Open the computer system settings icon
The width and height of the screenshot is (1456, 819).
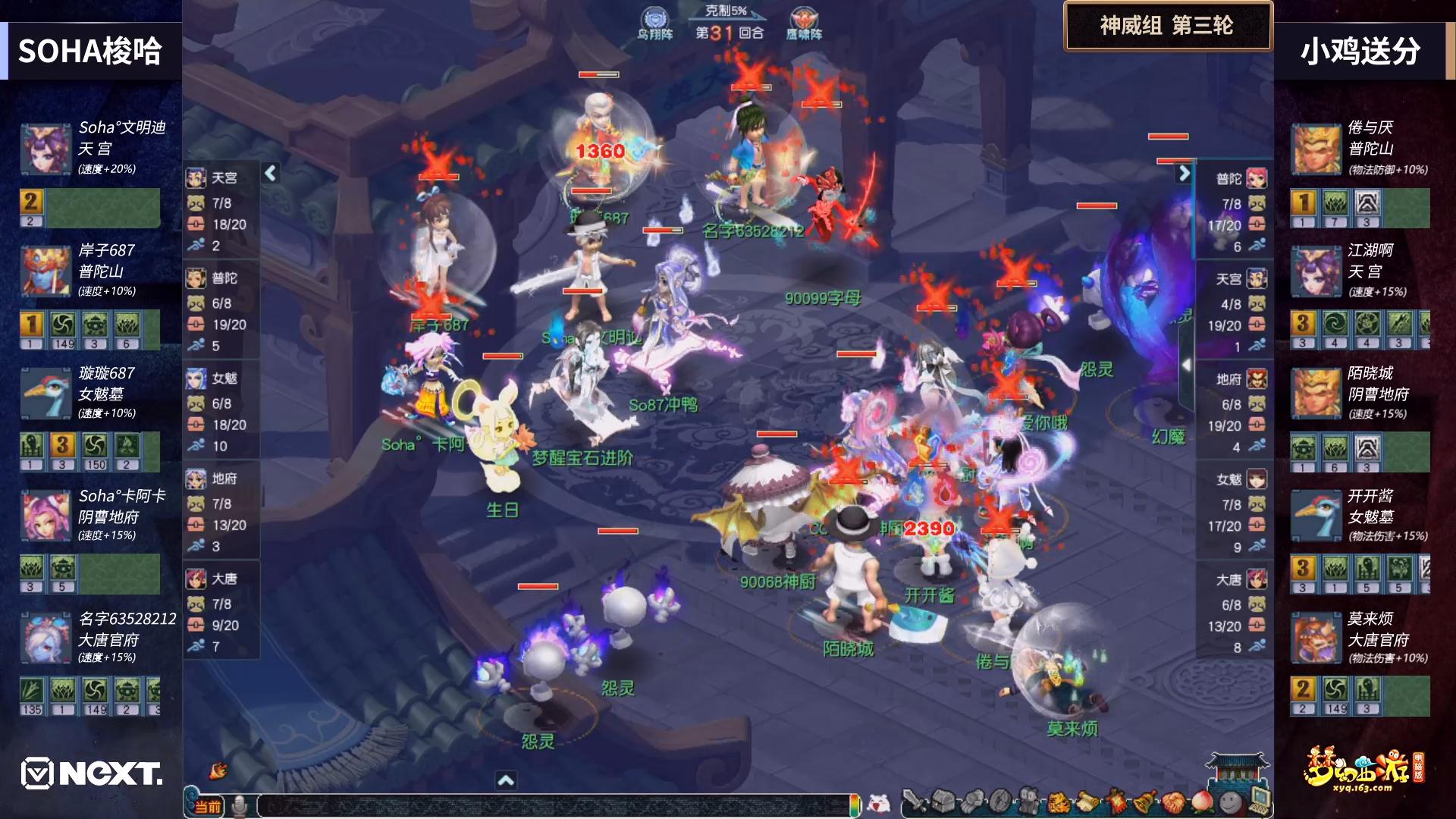pyautogui.click(x=1260, y=799)
